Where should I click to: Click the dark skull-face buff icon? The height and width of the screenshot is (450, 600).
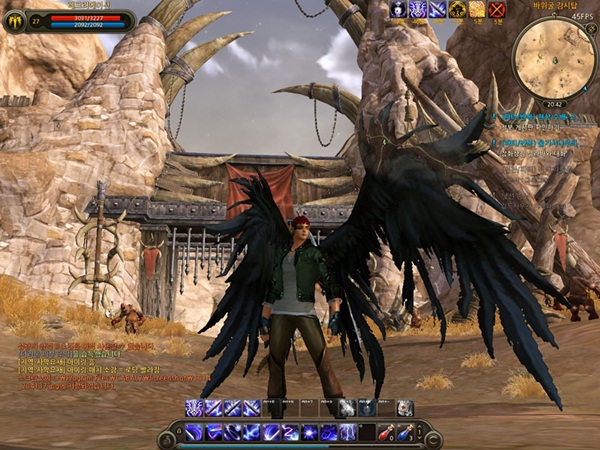397,10
